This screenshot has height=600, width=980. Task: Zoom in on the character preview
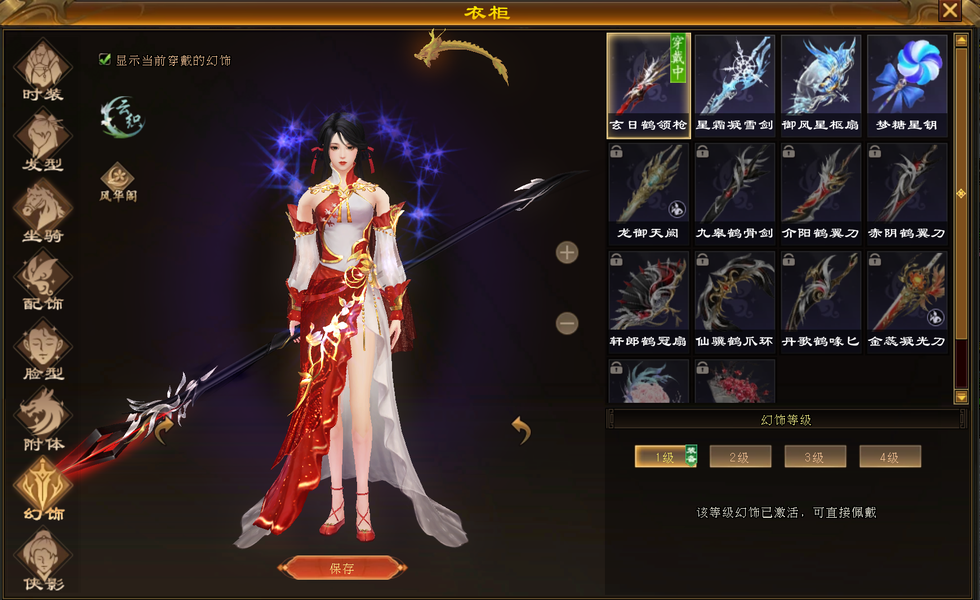pos(567,252)
